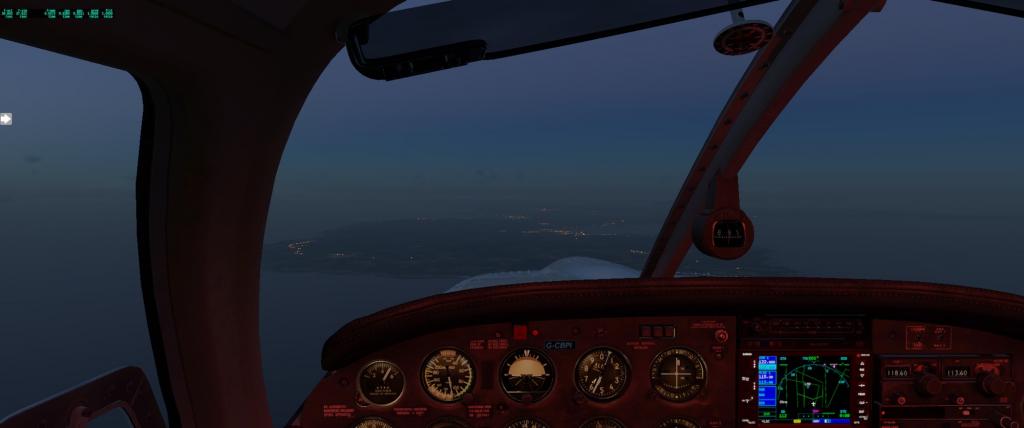Turn the knob beside the 113.60 frequency

point(992,384)
